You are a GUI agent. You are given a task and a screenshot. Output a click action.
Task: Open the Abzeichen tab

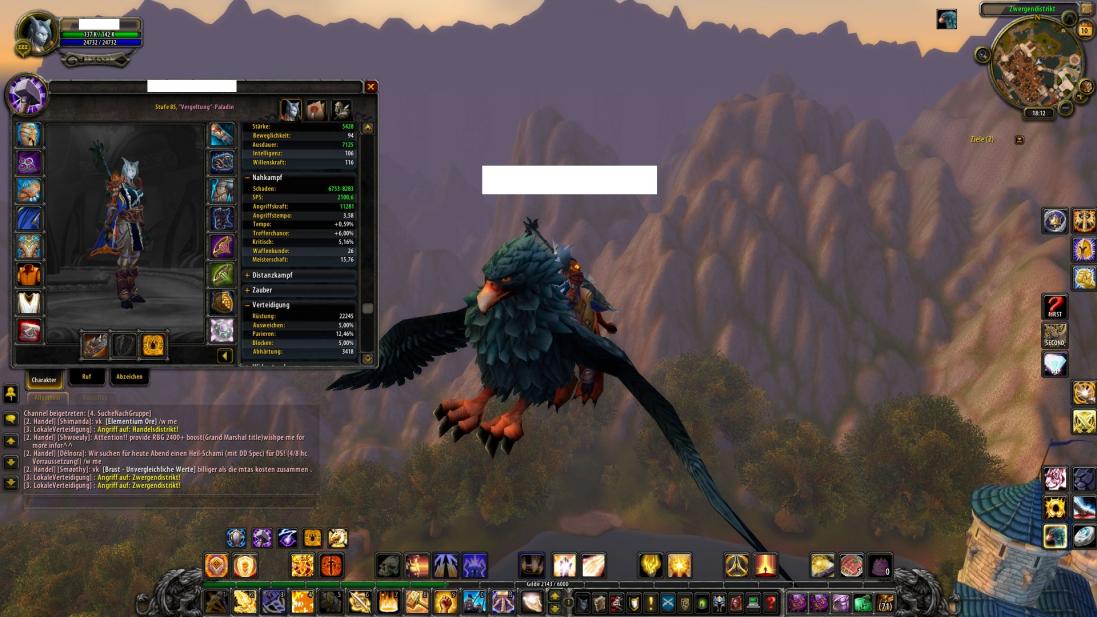click(129, 377)
